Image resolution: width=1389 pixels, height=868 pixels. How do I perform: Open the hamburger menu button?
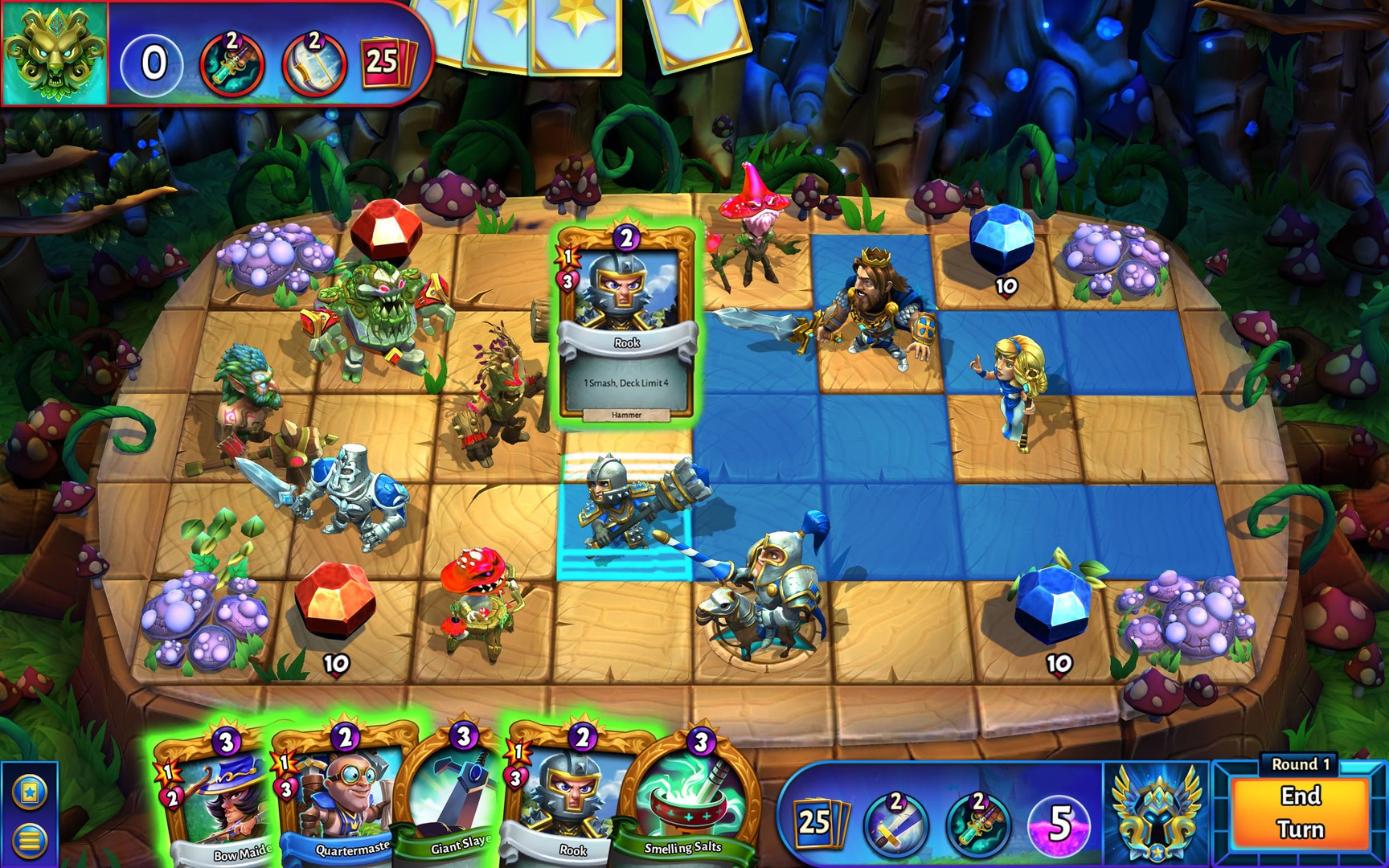[x=30, y=837]
